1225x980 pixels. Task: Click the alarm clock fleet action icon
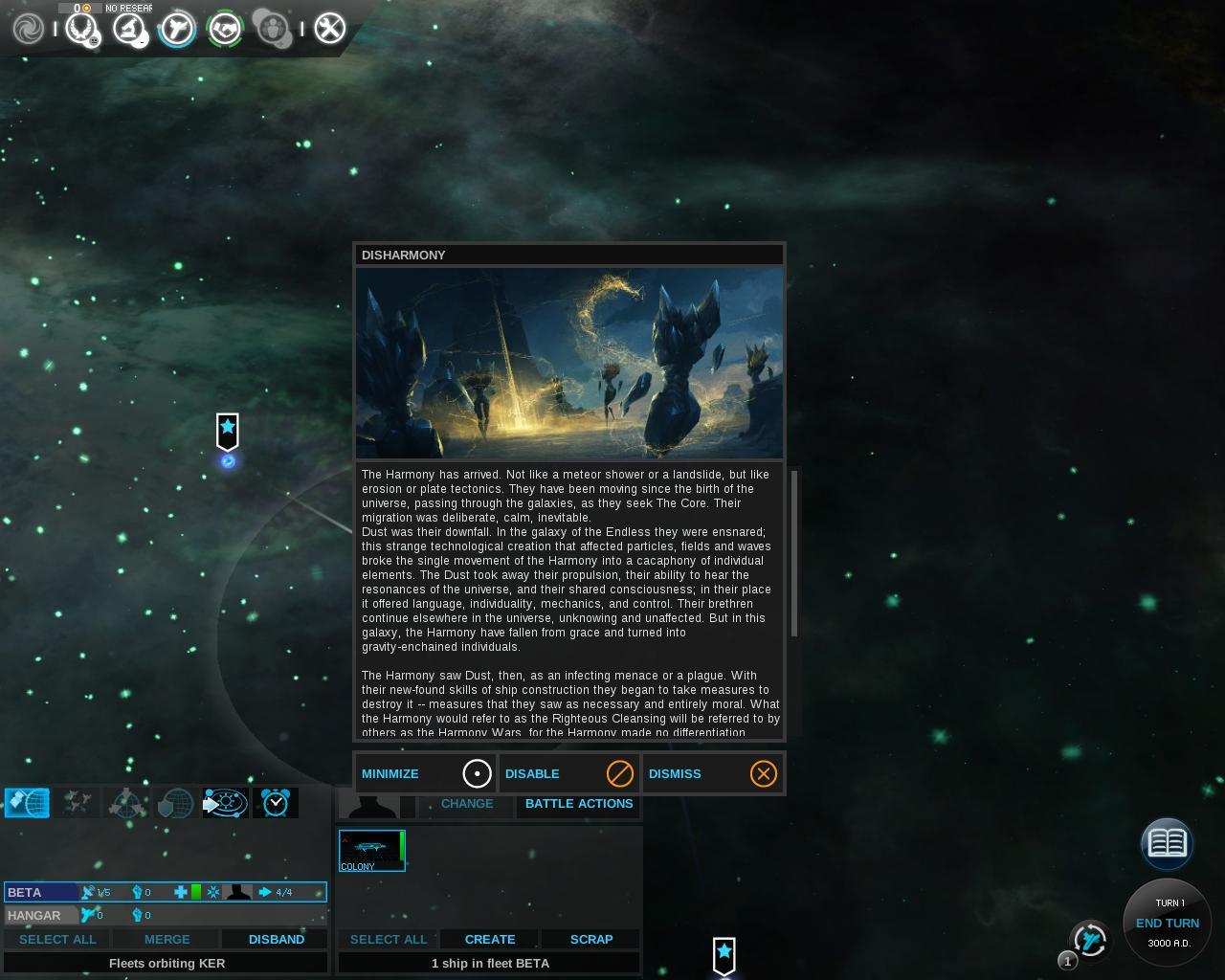click(276, 803)
